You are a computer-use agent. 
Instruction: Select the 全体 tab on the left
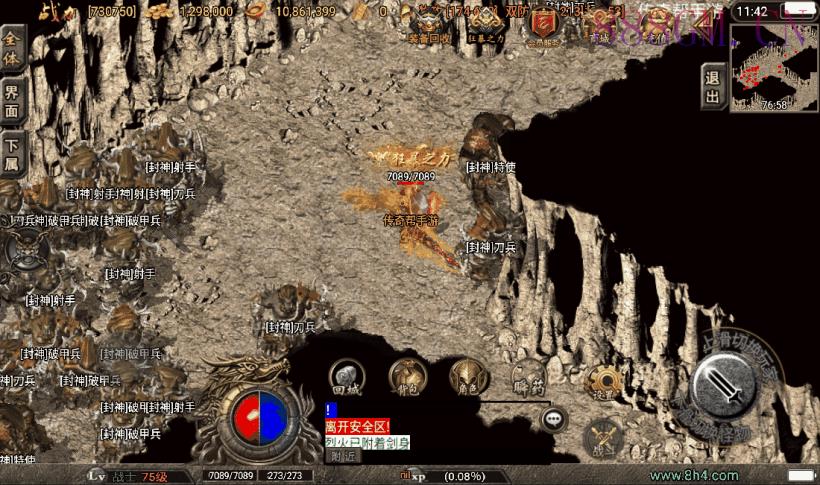(x=12, y=46)
